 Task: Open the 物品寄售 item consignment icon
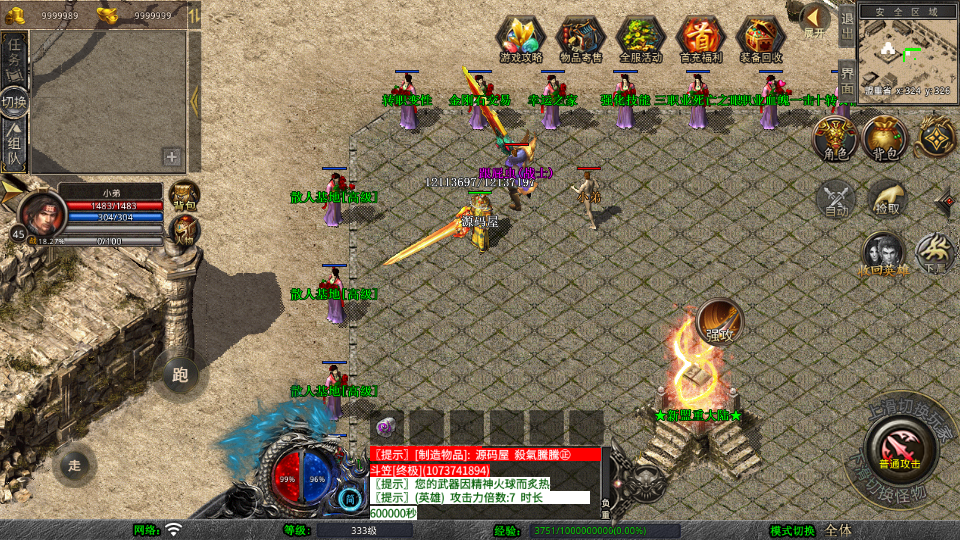[x=581, y=38]
